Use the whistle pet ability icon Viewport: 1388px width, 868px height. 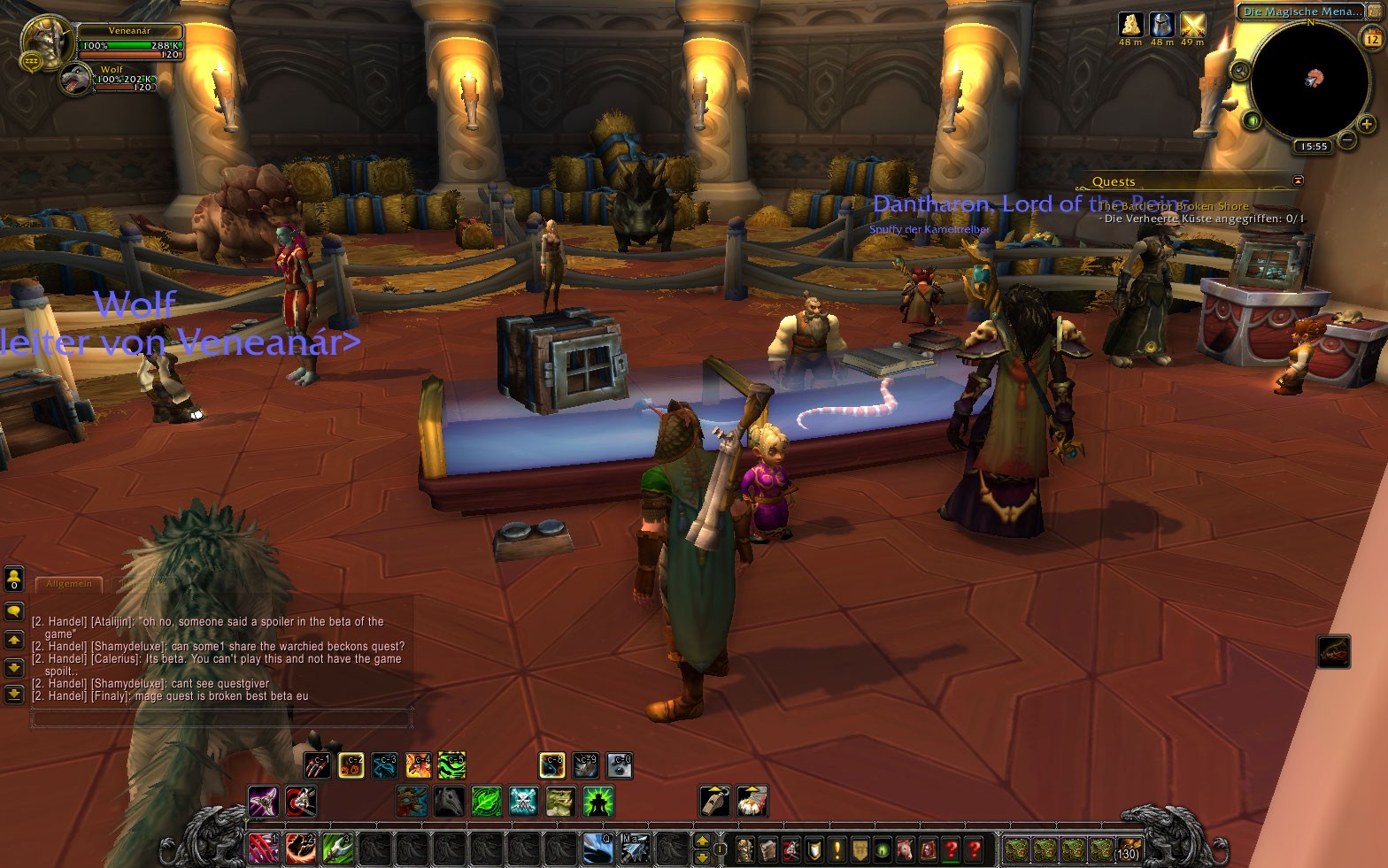(714, 802)
